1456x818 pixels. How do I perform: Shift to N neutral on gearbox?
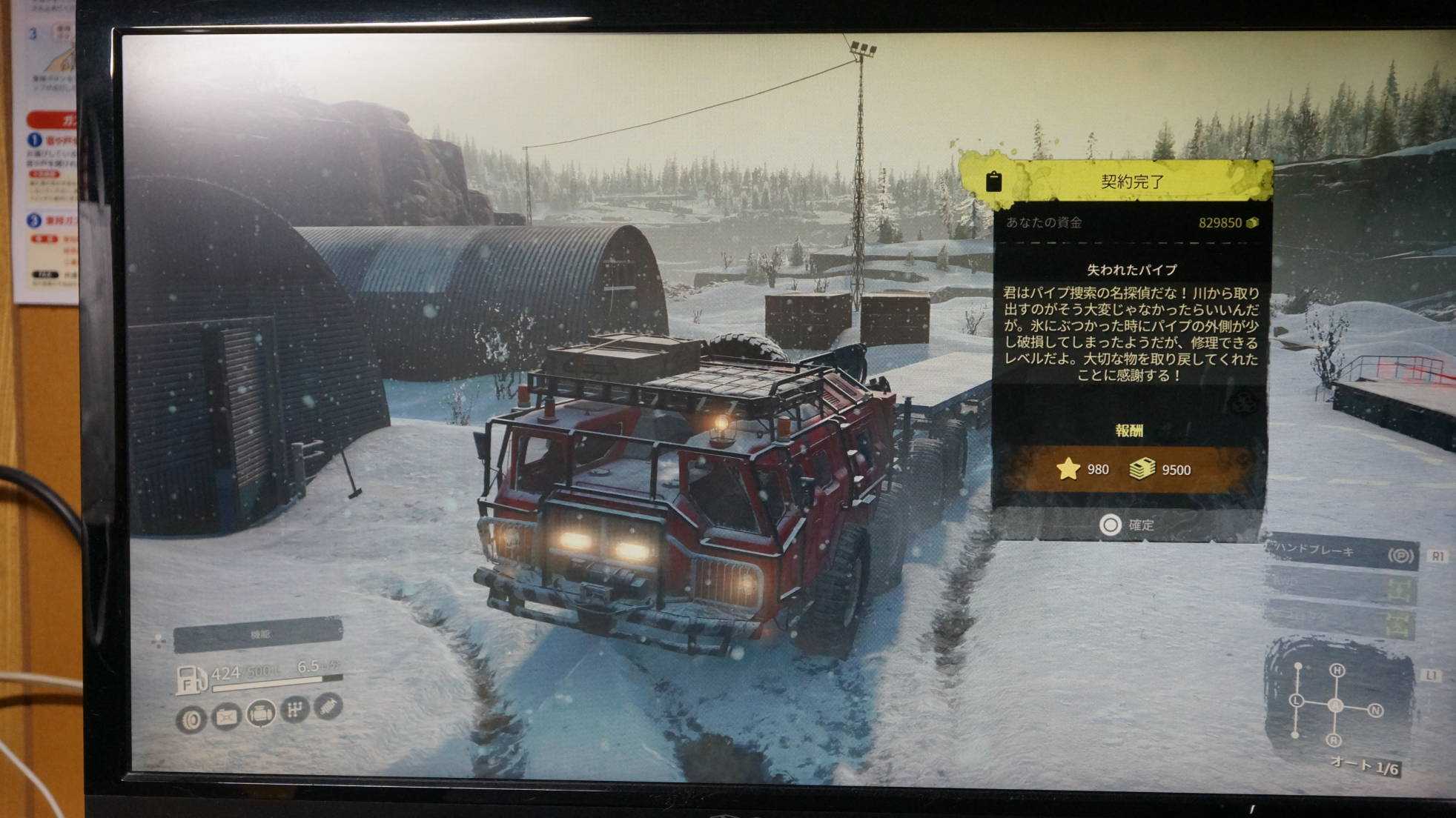click(x=1376, y=711)
